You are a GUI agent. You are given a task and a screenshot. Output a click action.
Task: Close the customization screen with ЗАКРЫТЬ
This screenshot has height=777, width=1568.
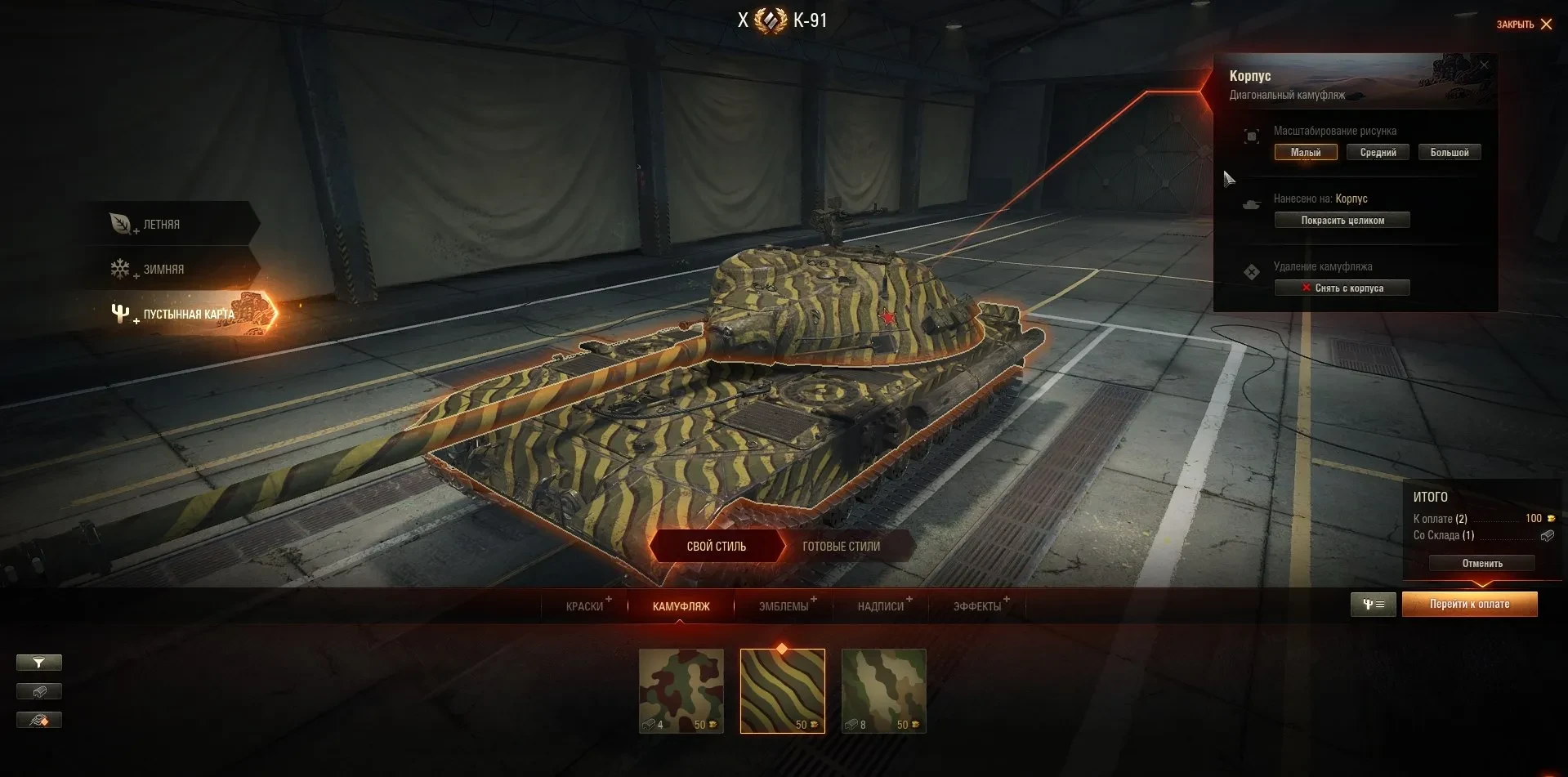pyautogui.click(x=1524, y=25)
